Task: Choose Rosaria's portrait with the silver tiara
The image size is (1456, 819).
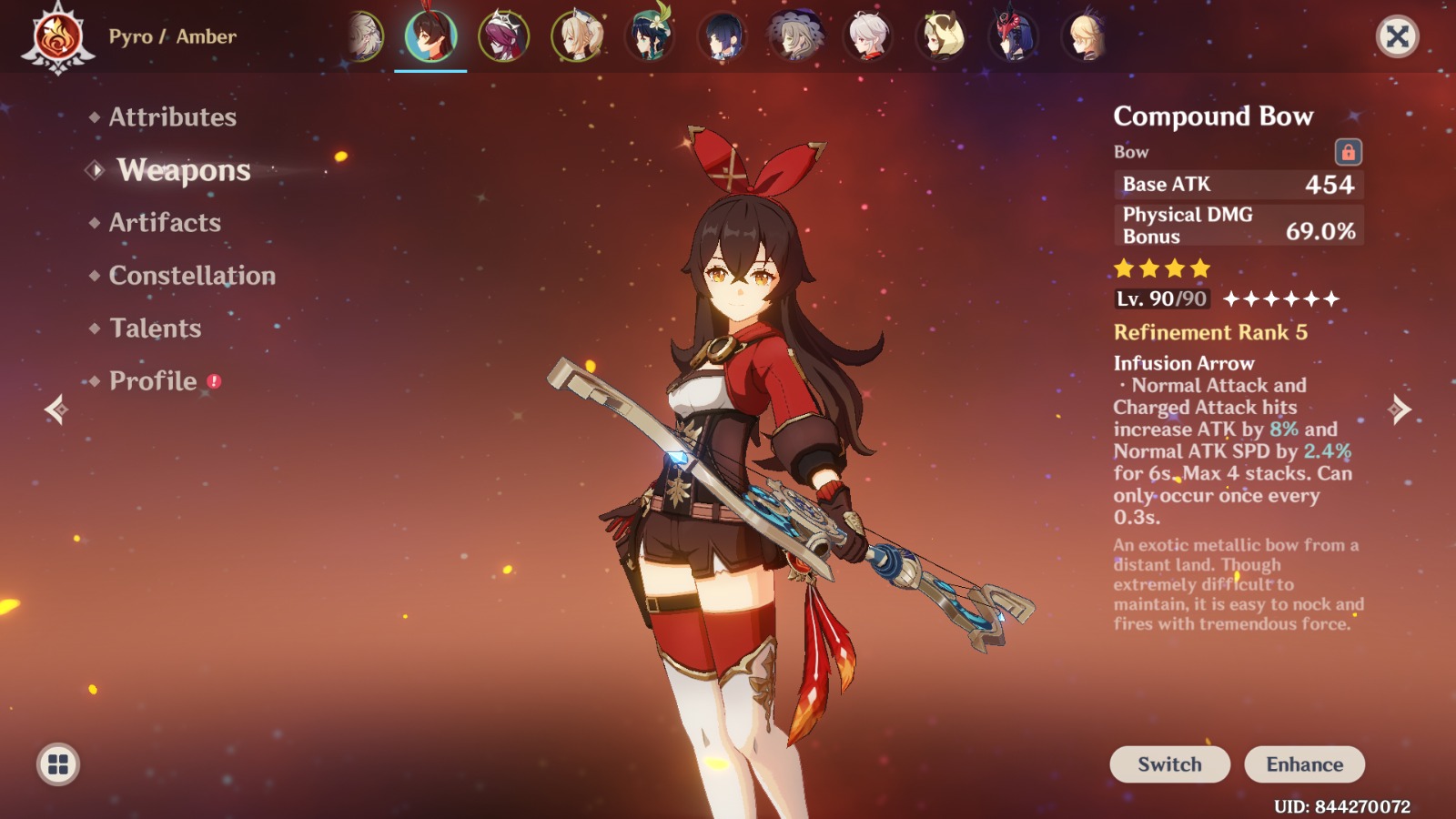Action: click(503, 36)
